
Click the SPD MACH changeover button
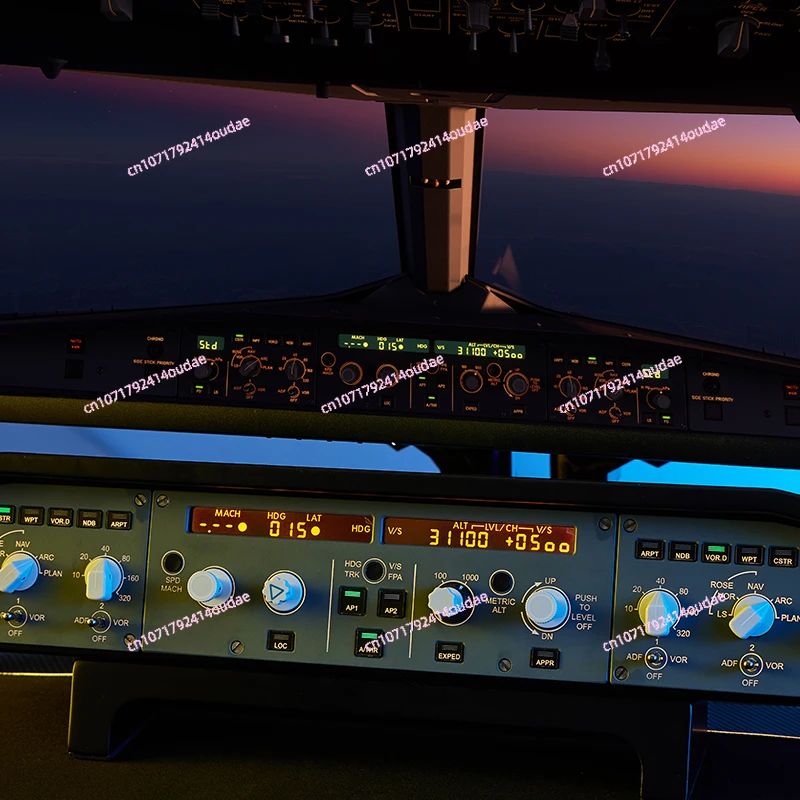click(173, 562)
